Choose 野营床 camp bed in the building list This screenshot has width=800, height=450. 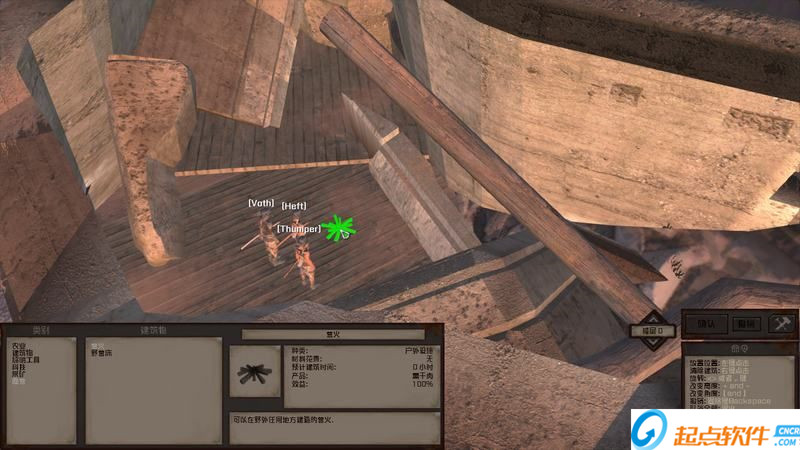[101, 353]
